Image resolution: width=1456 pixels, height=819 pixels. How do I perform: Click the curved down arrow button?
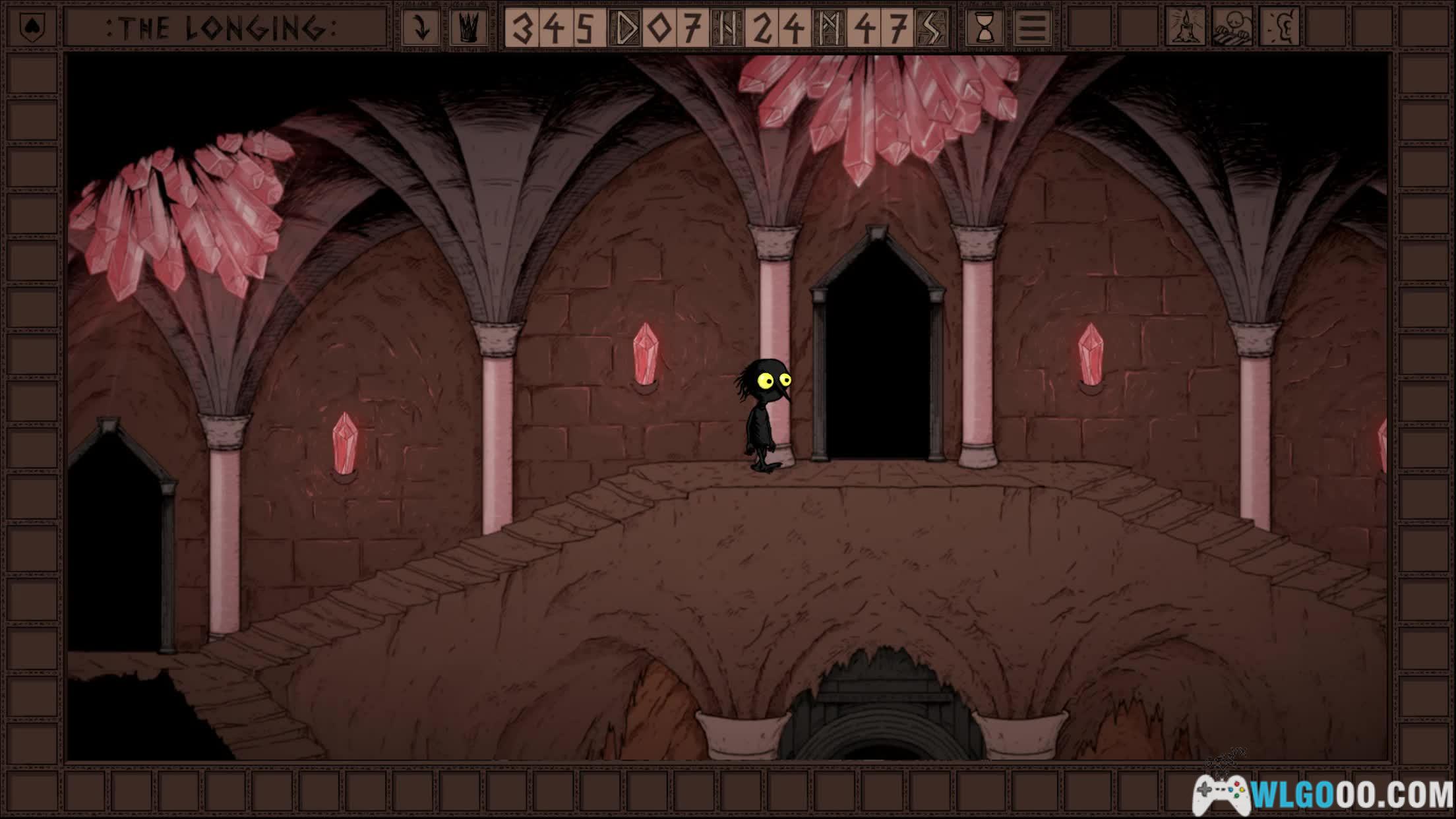(x=421, y=28)
